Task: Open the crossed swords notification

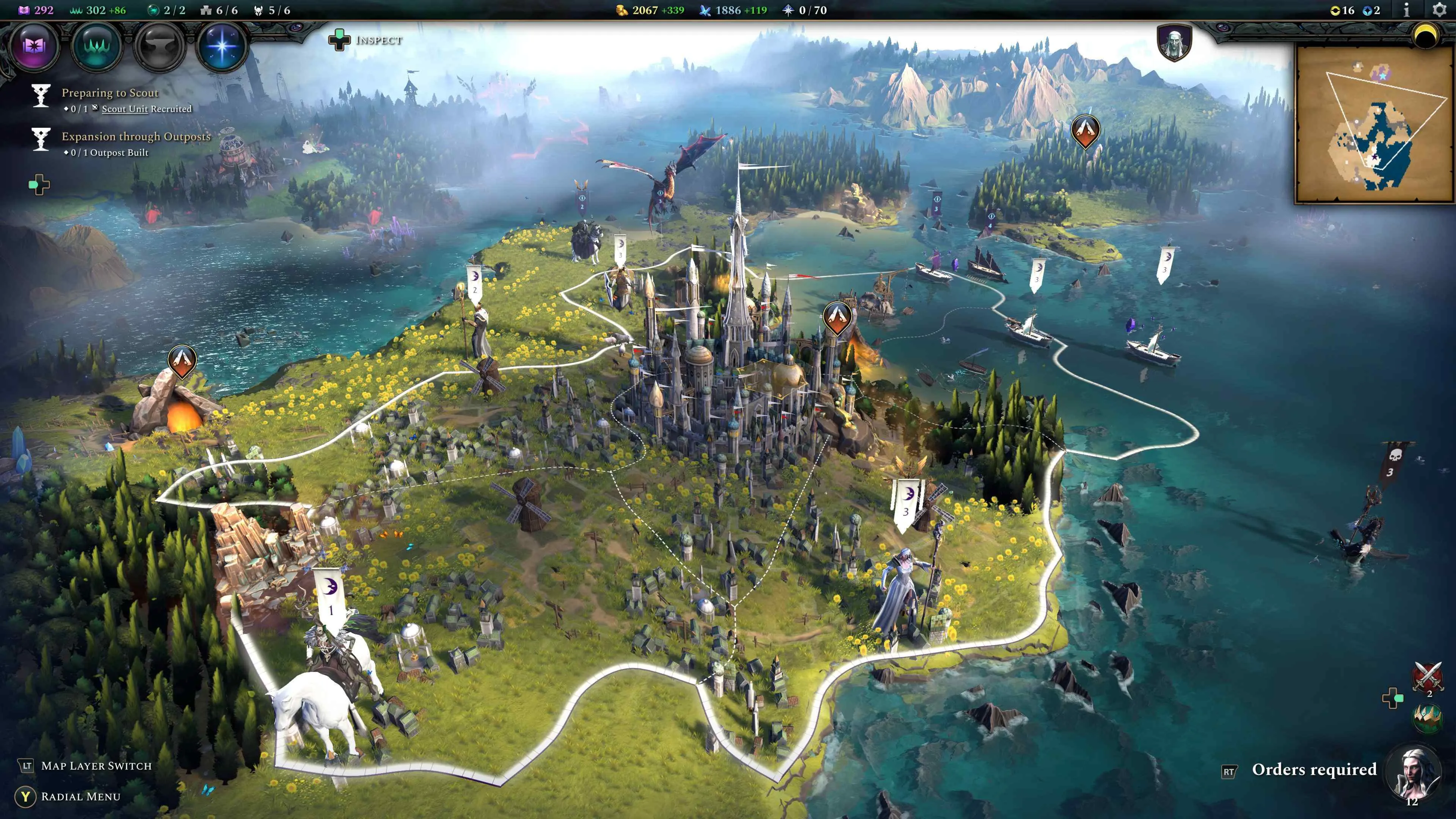Action: tap(1428, 676)
